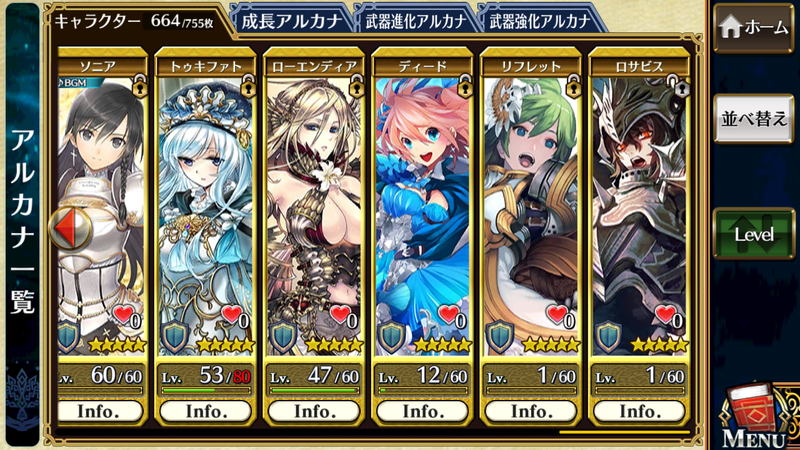Select the ローエンディア character card
Screen dimensions: 800x450
pos(313,200)
